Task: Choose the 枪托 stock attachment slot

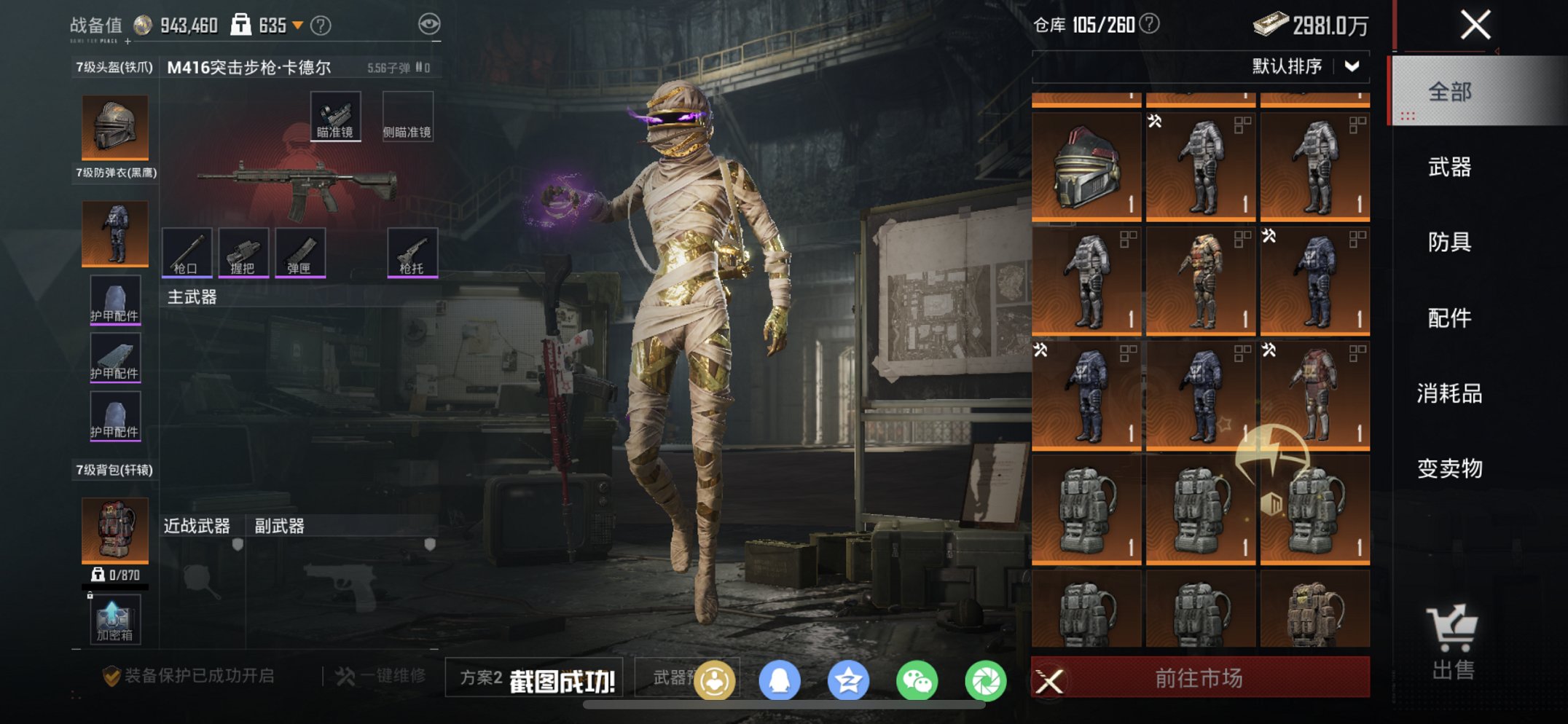Action: point(412,252)
